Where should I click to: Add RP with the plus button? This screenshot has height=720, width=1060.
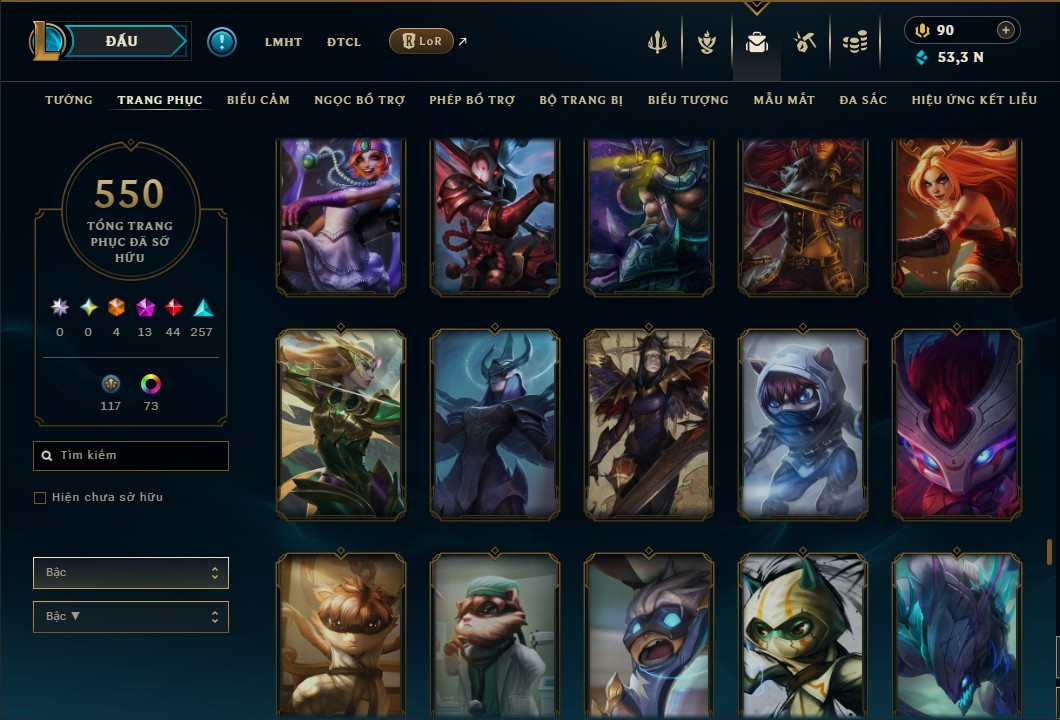(1005, 31)
